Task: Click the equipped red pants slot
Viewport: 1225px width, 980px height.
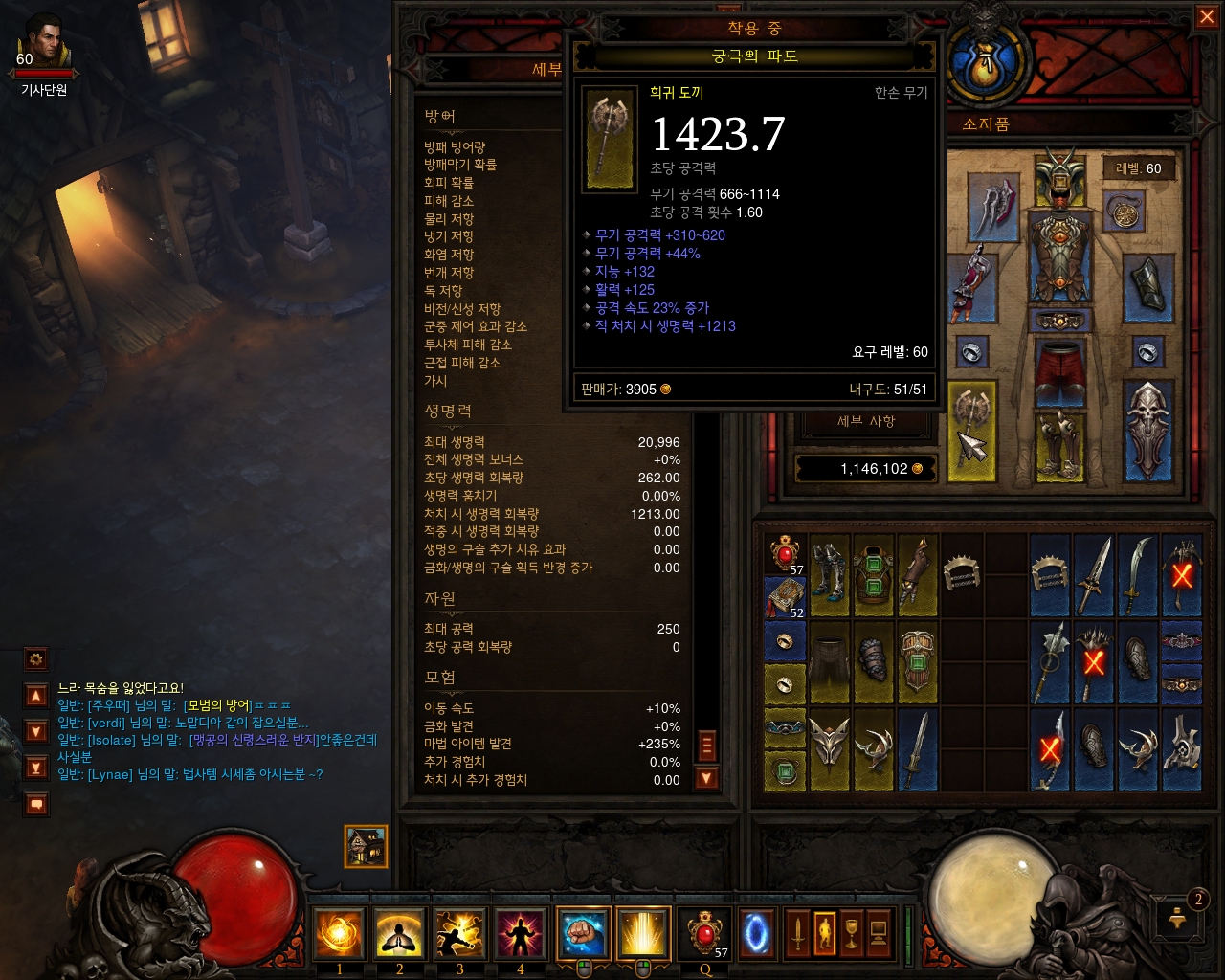Action: click(1058, 371)
